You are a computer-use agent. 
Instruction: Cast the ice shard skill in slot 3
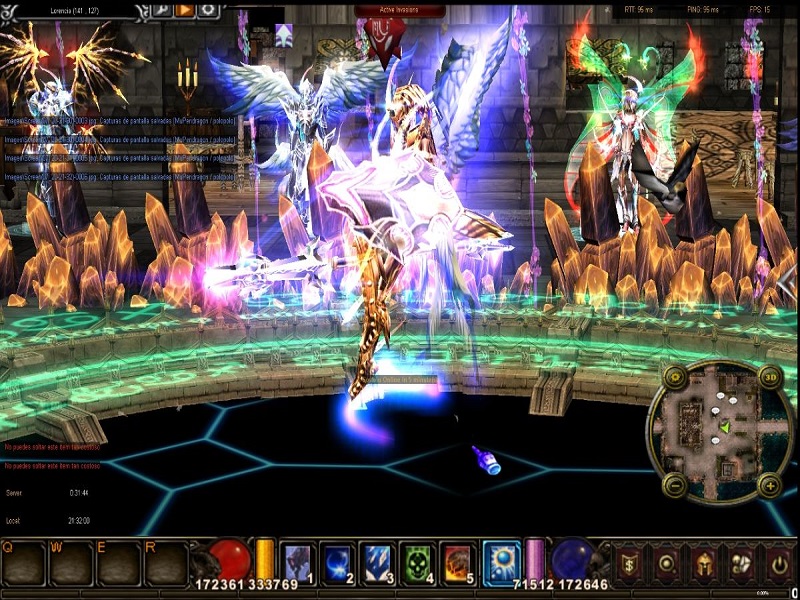pos(378,561)
